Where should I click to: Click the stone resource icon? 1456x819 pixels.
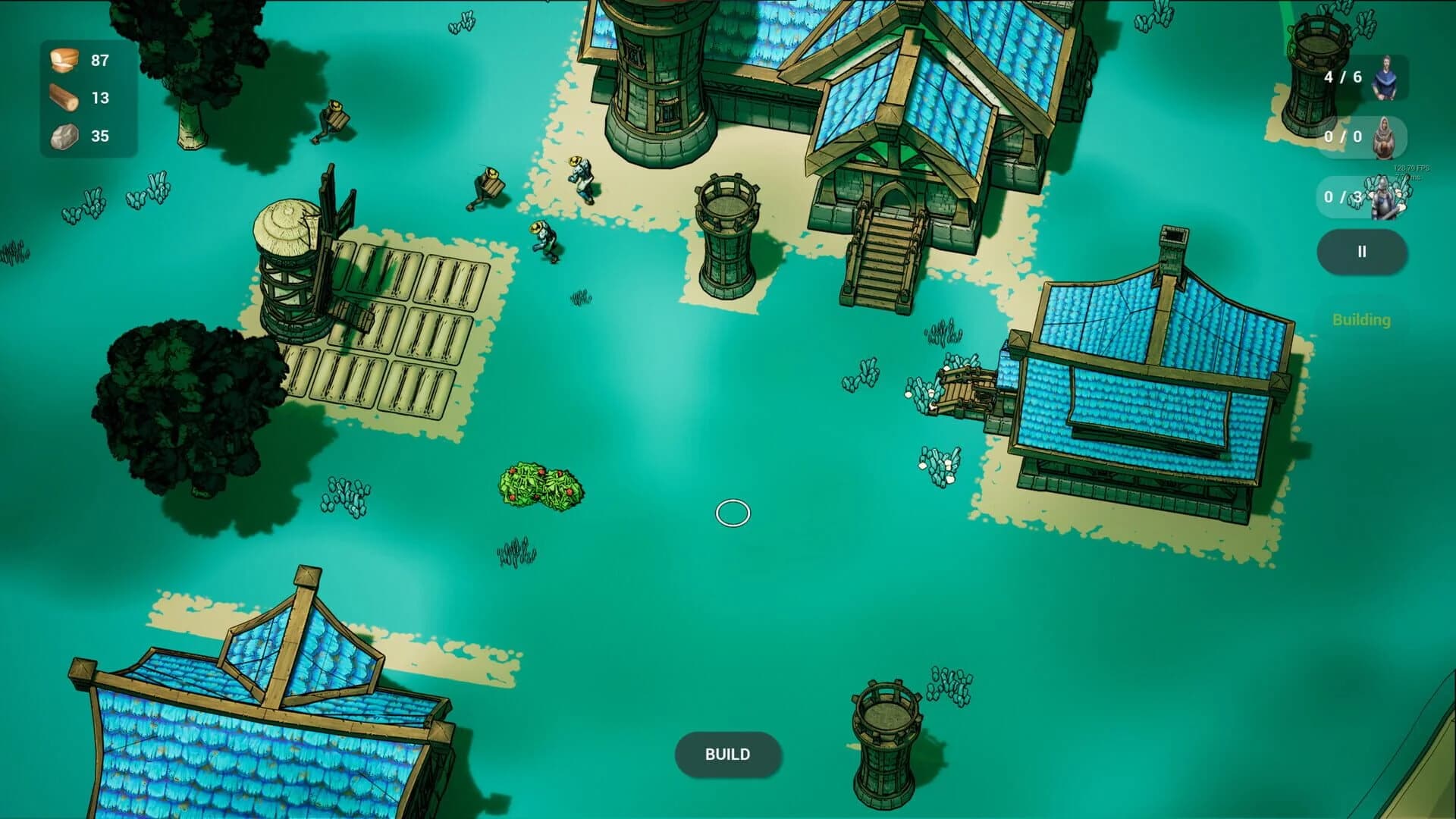coord(64,136)
